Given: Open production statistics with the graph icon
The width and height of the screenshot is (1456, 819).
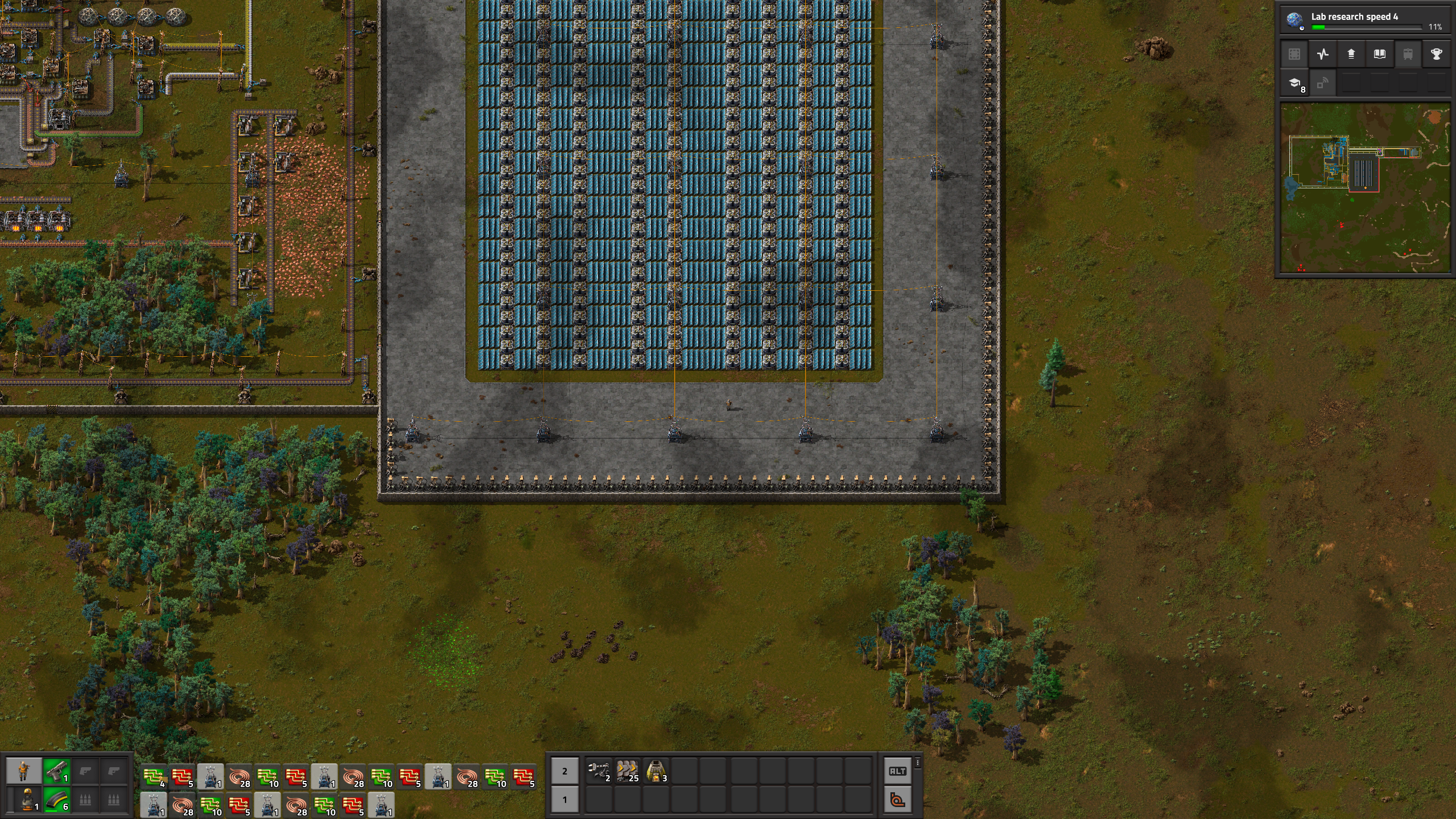Looking at the screenshot, I should coord(1322,54).
